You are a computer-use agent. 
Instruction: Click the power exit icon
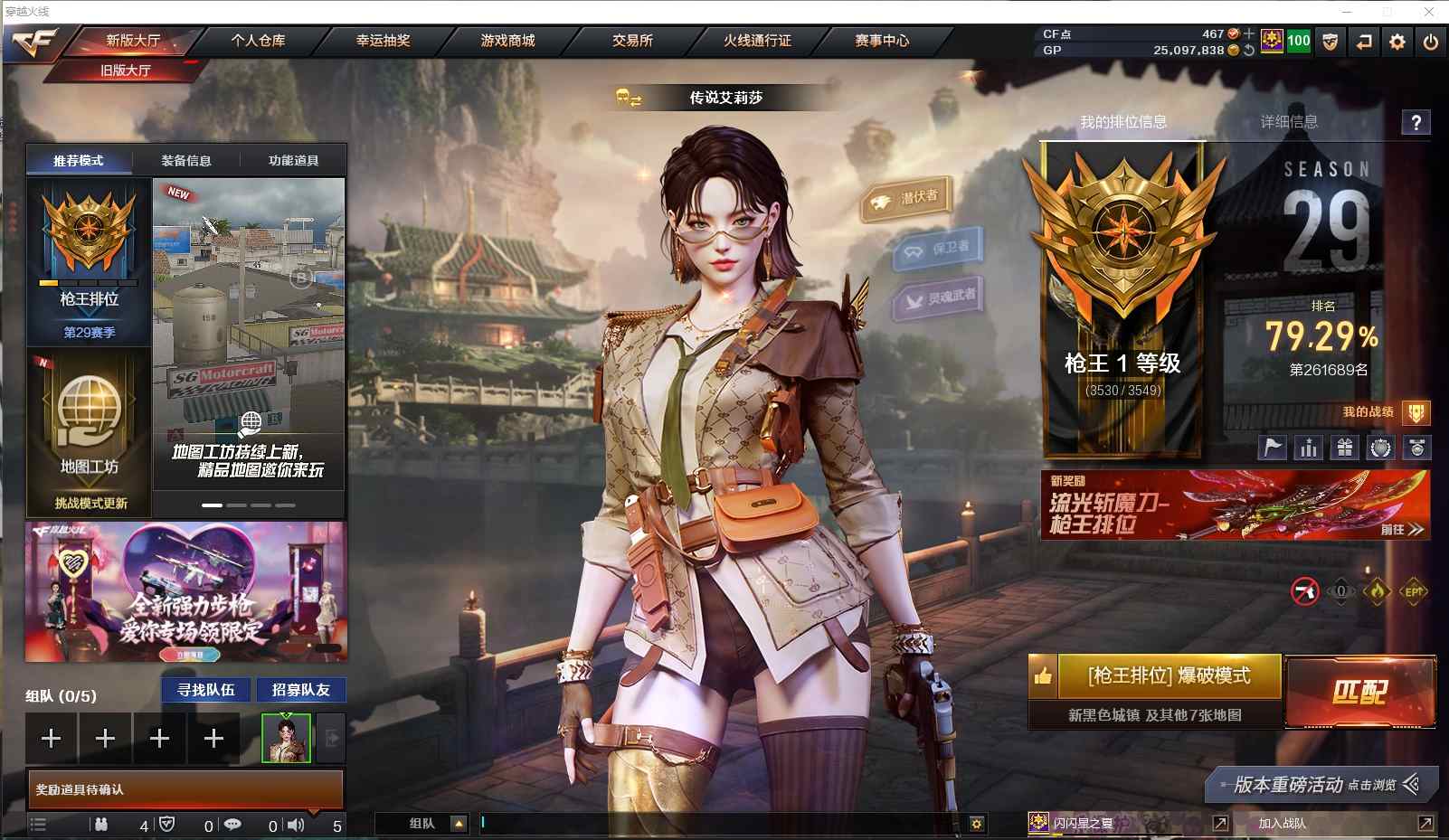1430,42
